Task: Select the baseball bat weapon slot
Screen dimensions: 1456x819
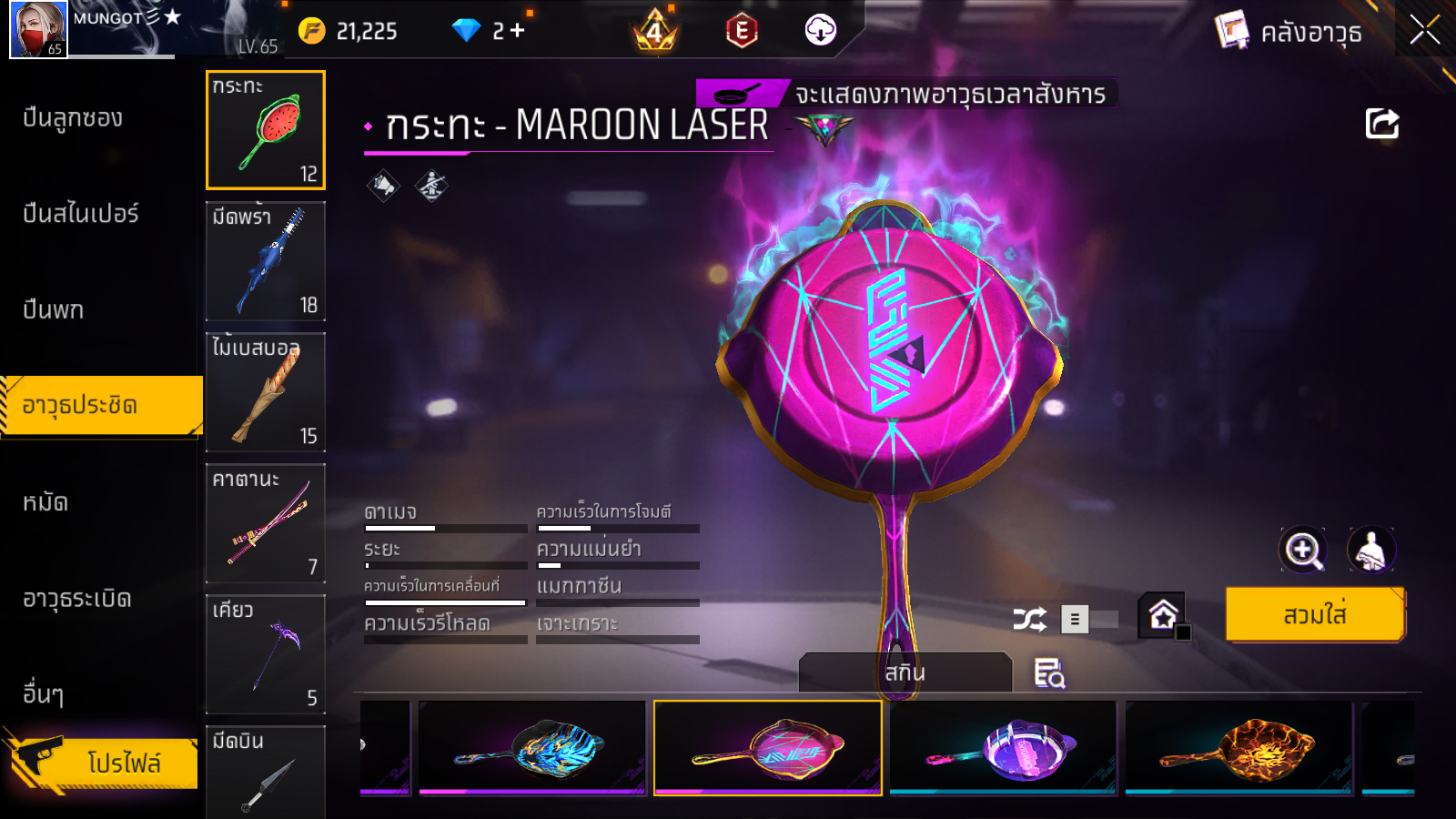Action: pyautogui.click(x=266, y=392)
